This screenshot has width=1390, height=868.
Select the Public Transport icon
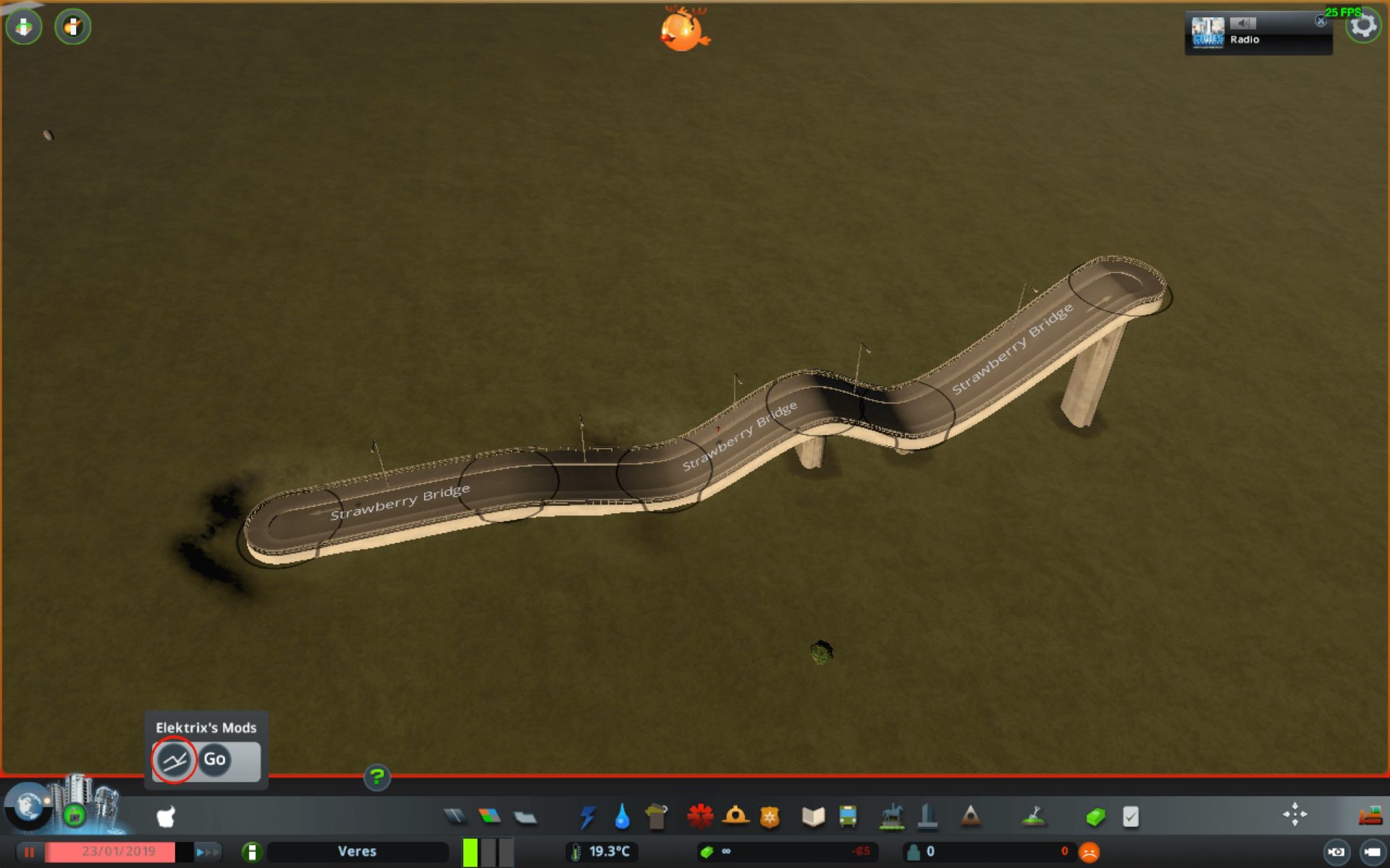(847, 817)
